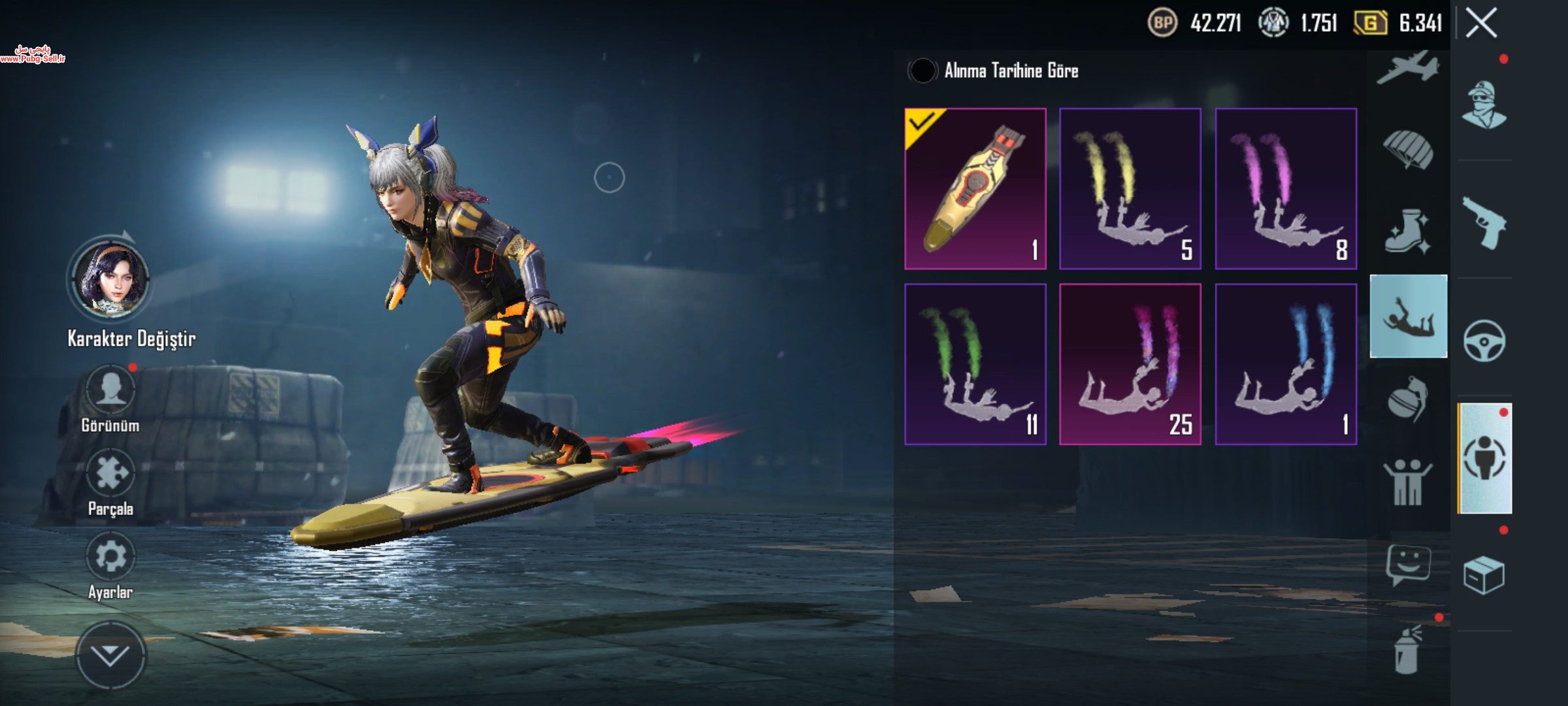Close the inventory screen with X

(1481, 24)
